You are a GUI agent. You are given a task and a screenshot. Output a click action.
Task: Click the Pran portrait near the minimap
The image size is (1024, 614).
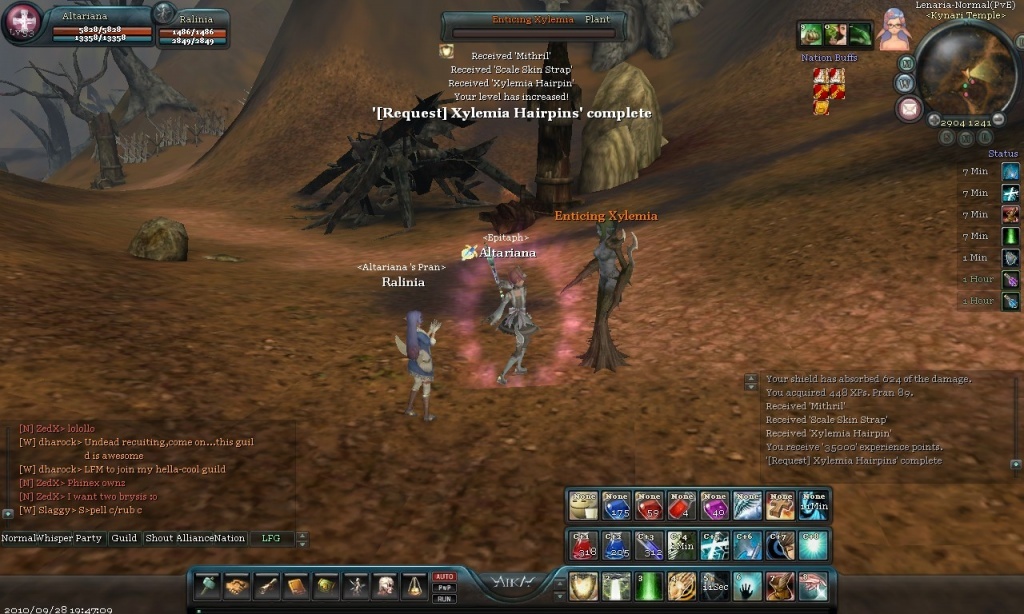pyautogui.click(x=893, y=30)
